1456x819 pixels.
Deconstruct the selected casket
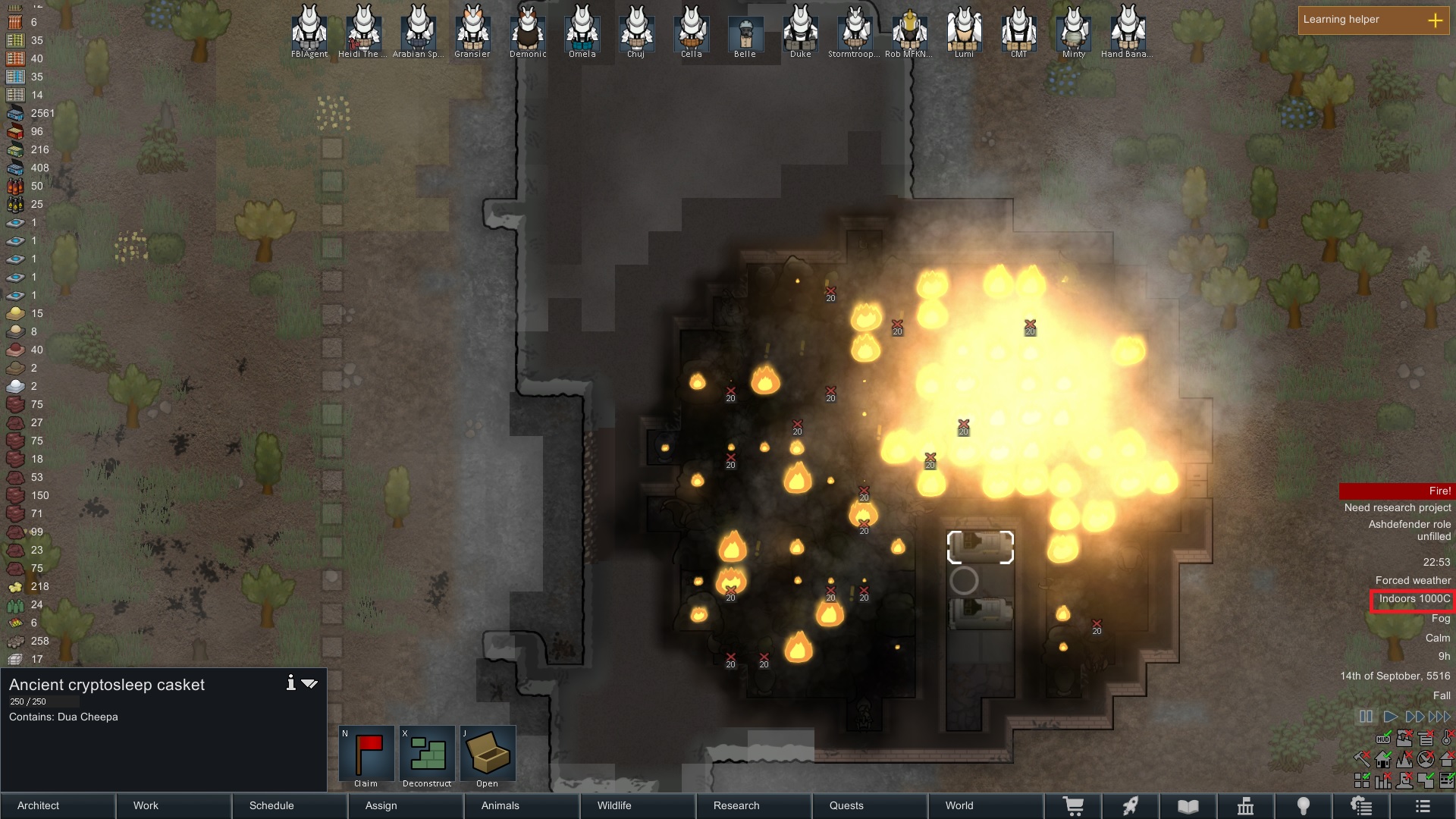427,754
